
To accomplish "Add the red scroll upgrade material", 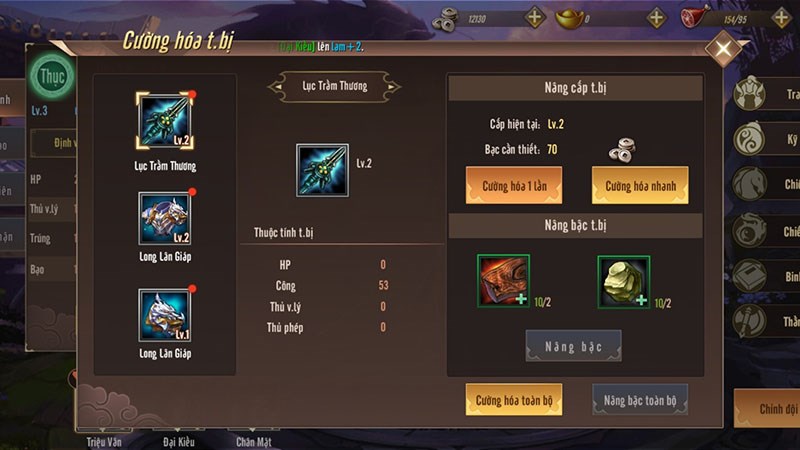I will (503, 279).
